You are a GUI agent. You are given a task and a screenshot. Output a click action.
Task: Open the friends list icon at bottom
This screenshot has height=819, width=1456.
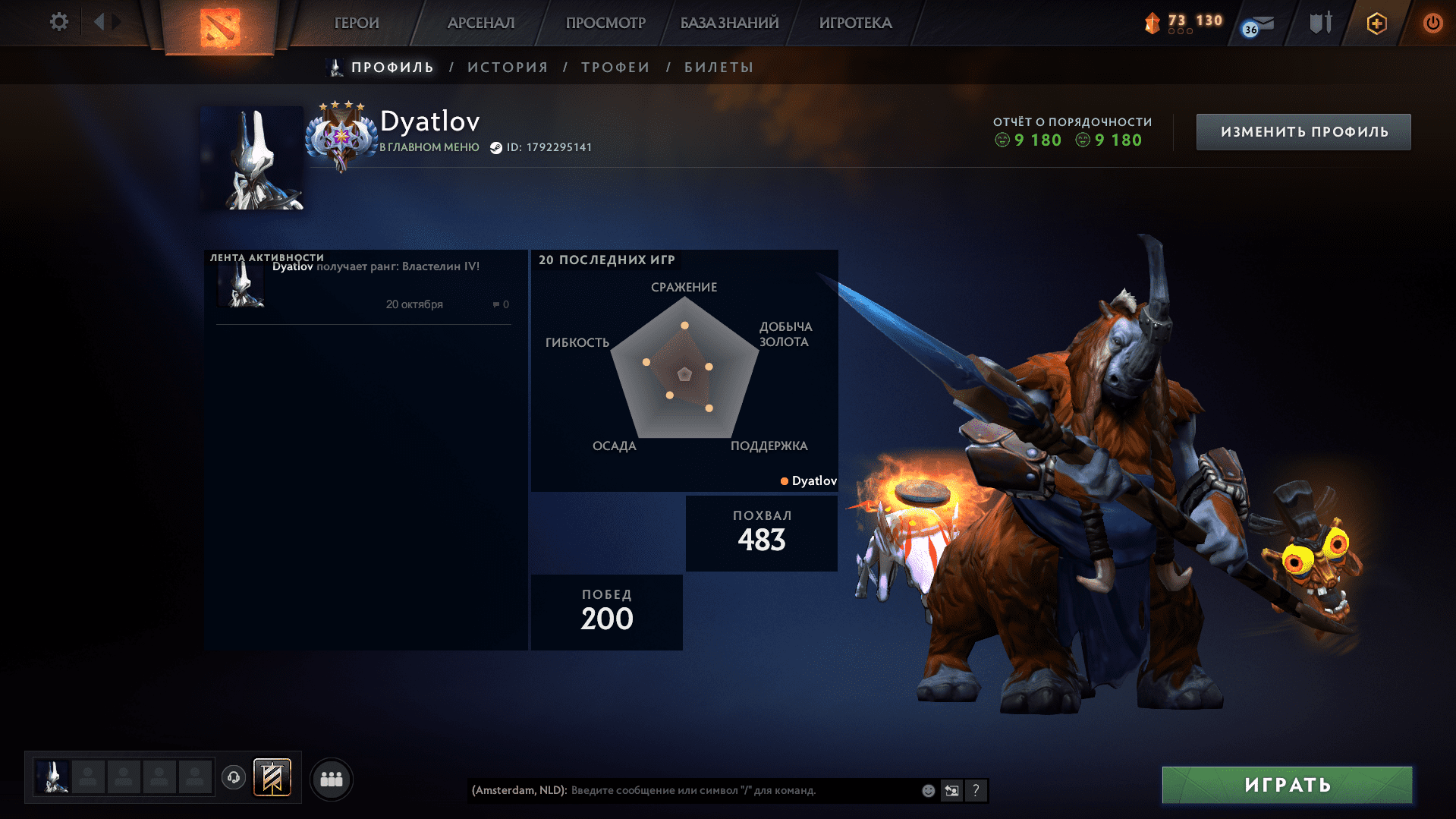click(x=331, y=779)
